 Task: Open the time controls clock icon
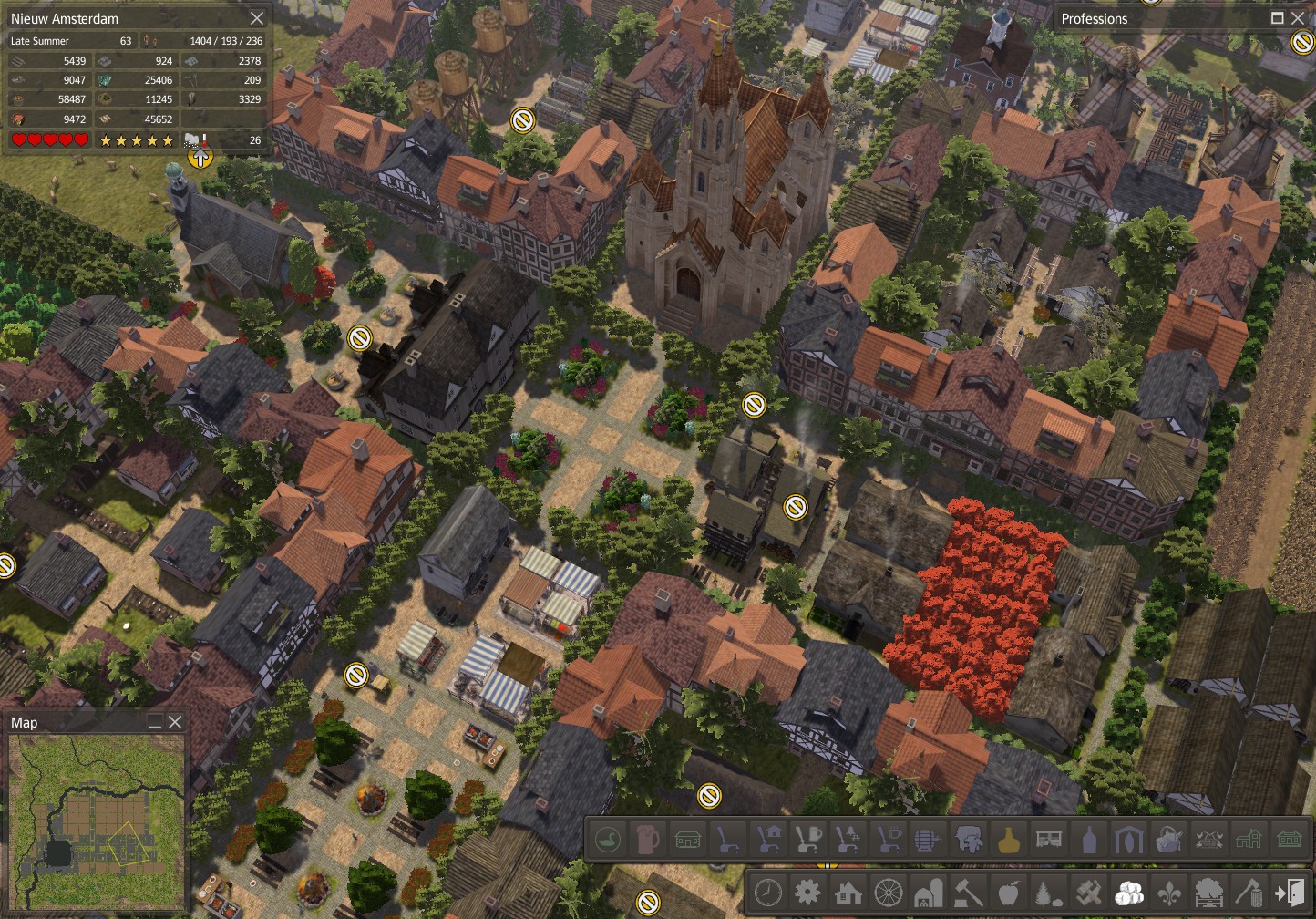(x=768, y=892)
